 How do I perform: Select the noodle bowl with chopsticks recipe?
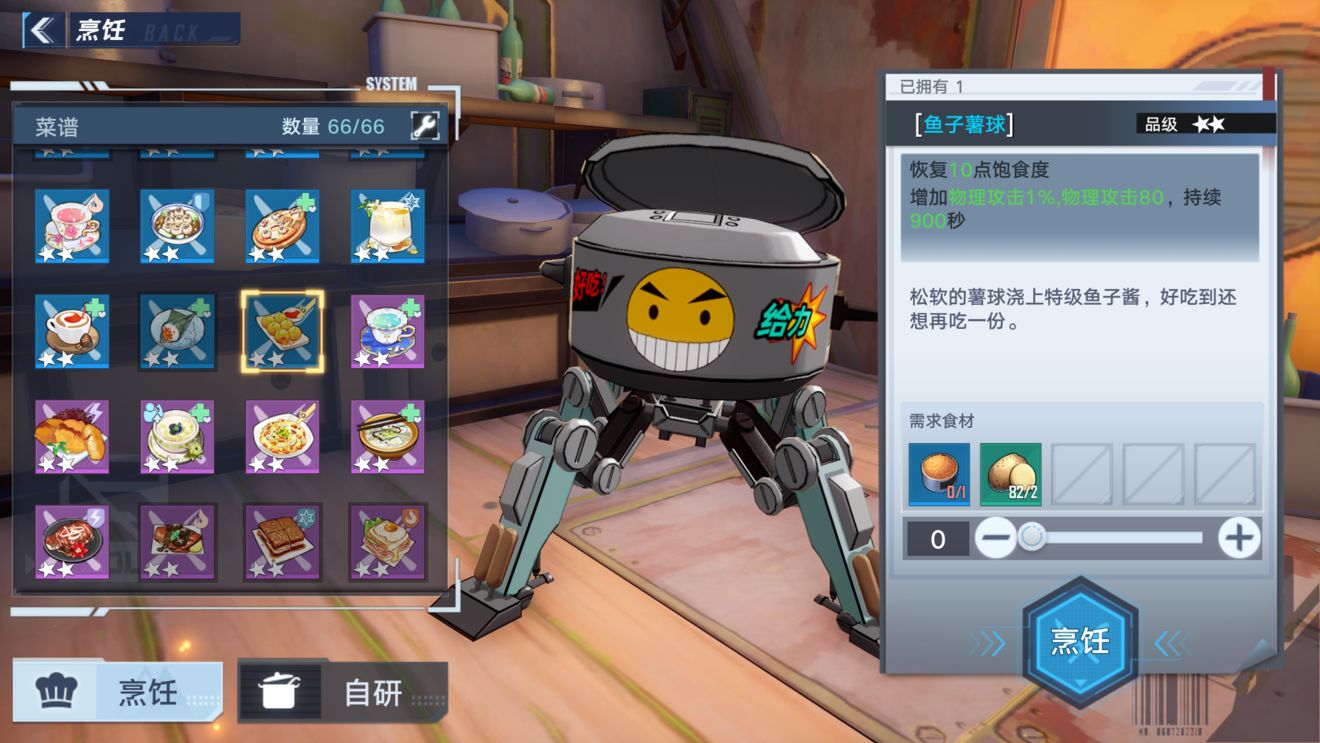(387, 436)
